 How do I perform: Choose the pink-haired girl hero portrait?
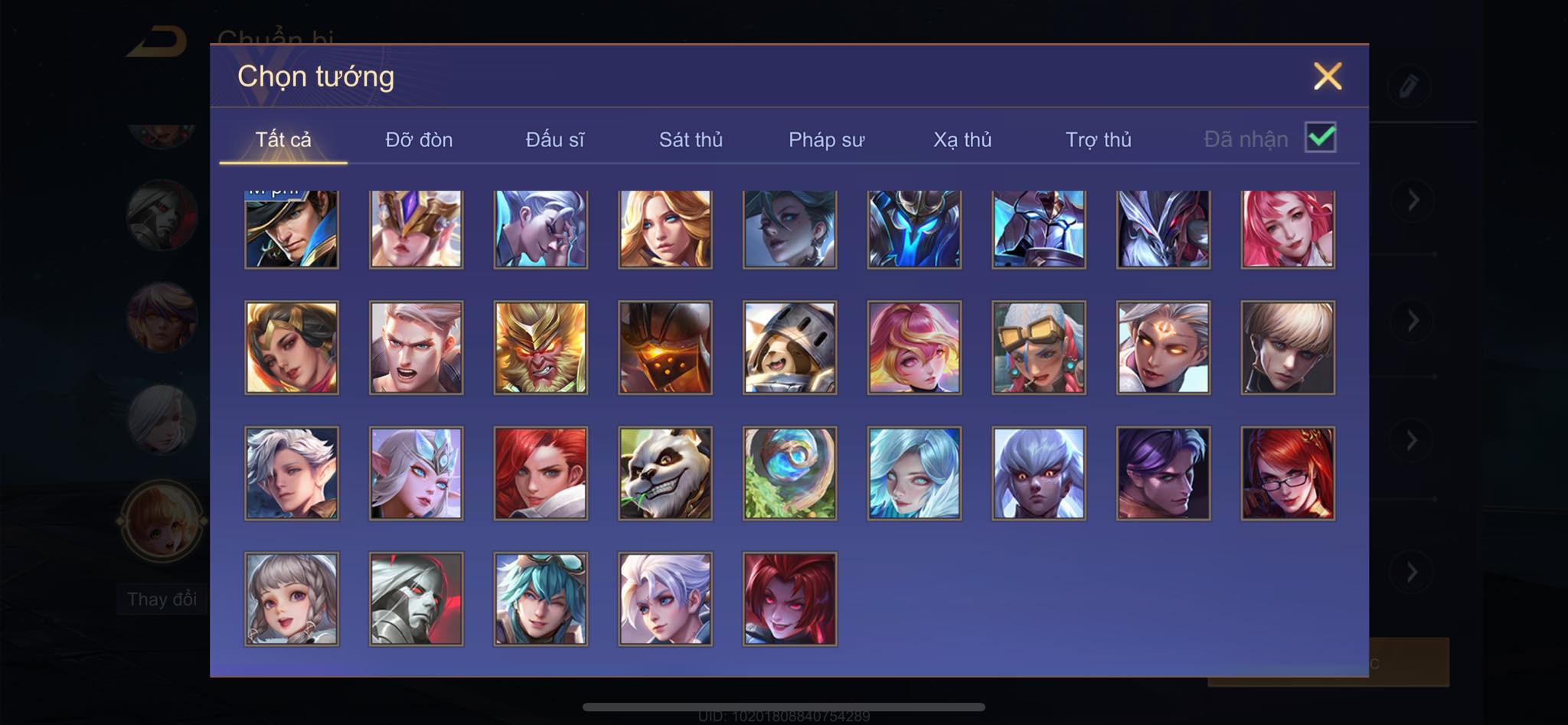click(x=1288, y=229)
